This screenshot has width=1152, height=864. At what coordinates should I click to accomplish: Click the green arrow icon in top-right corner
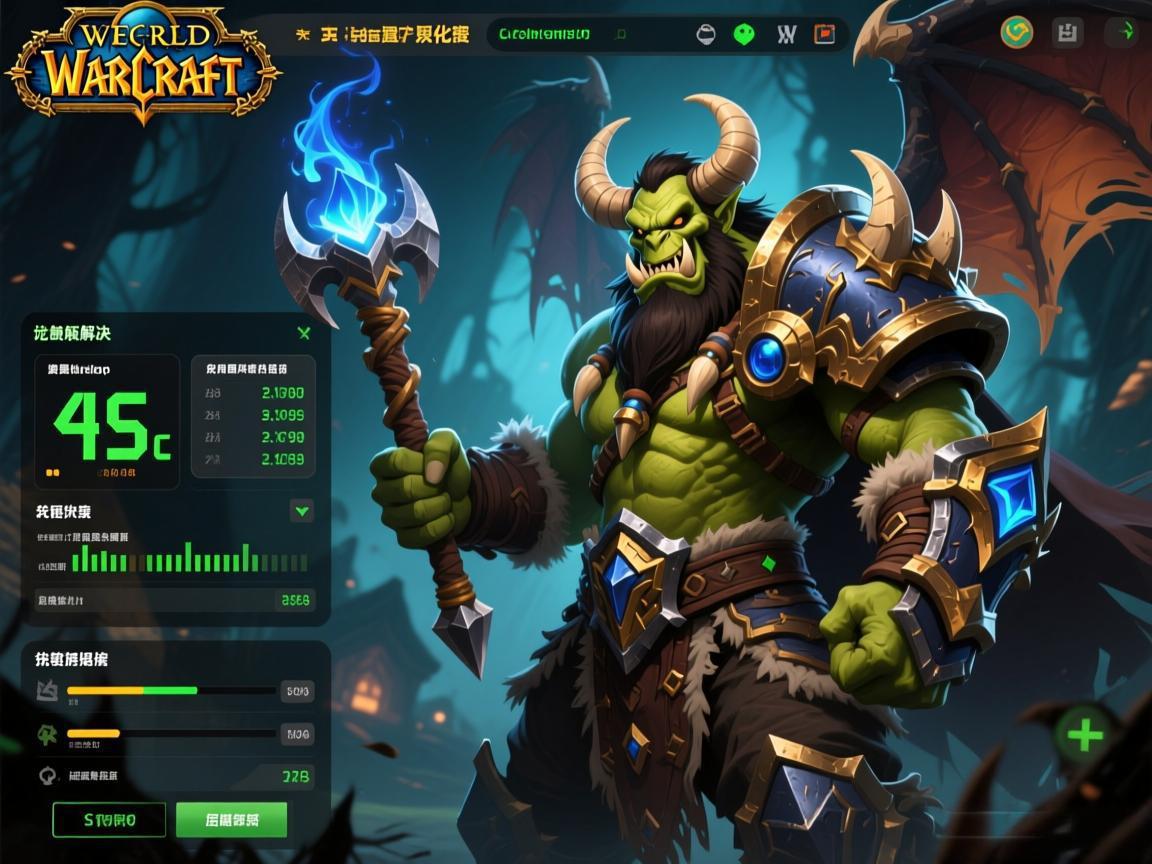coord(1121,32)
